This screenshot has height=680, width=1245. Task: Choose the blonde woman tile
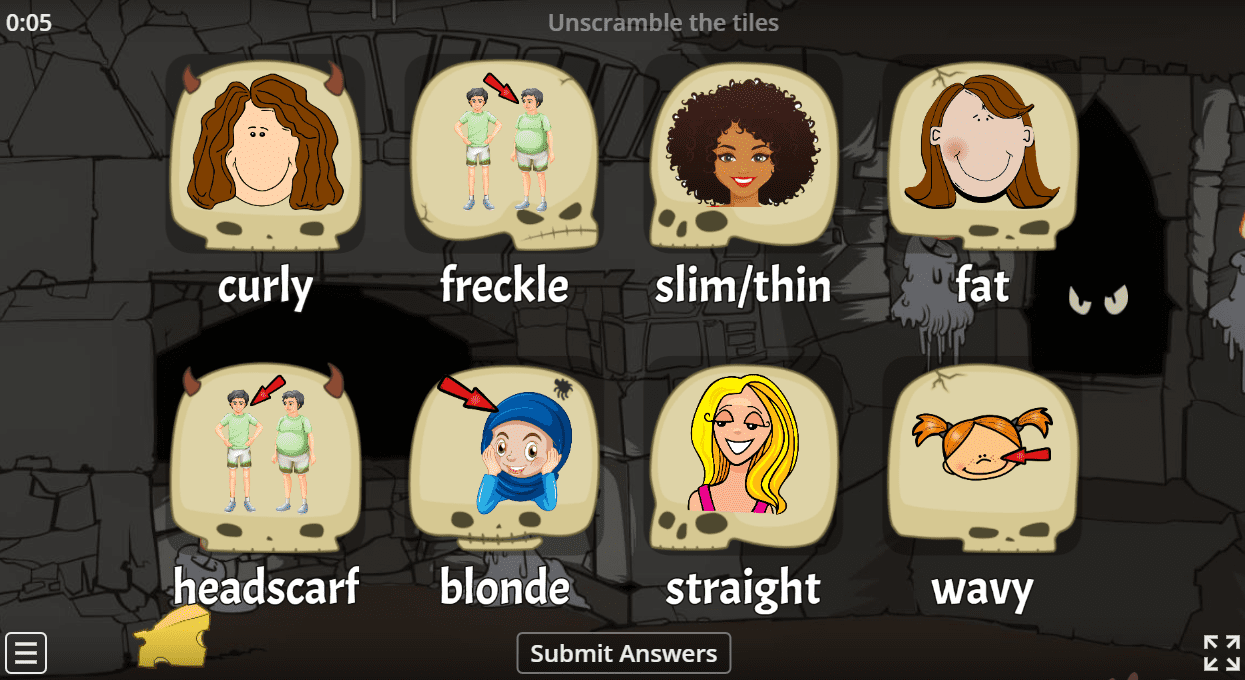[x=743, y=455]
